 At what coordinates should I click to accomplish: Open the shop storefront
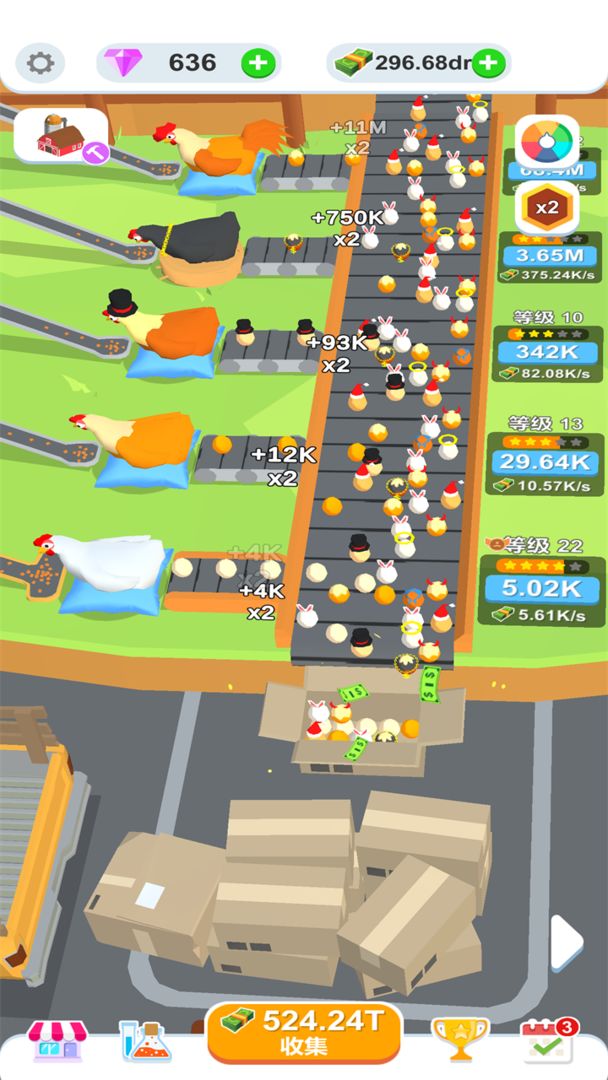tap(57, 1040)
